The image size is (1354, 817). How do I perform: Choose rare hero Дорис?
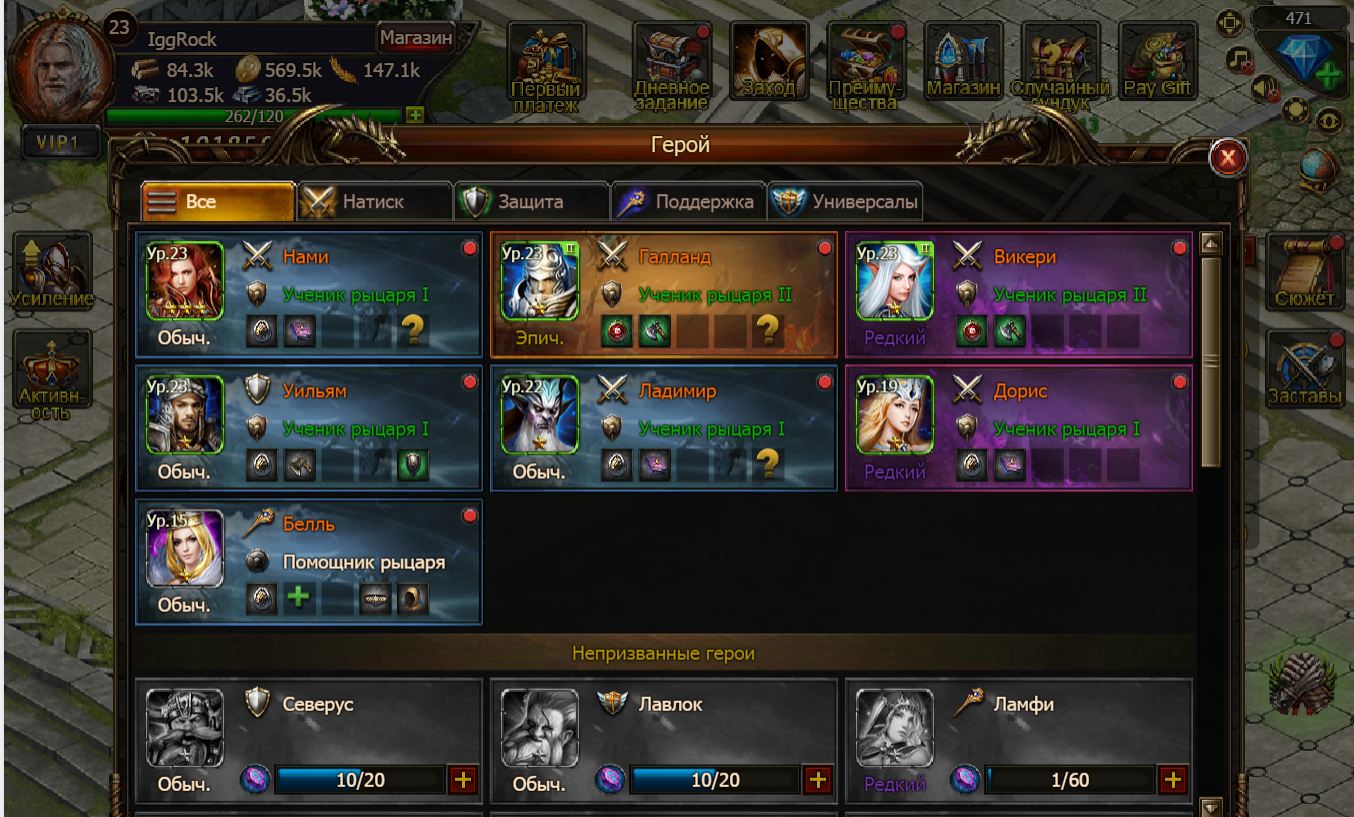(x=1018, y=428)
